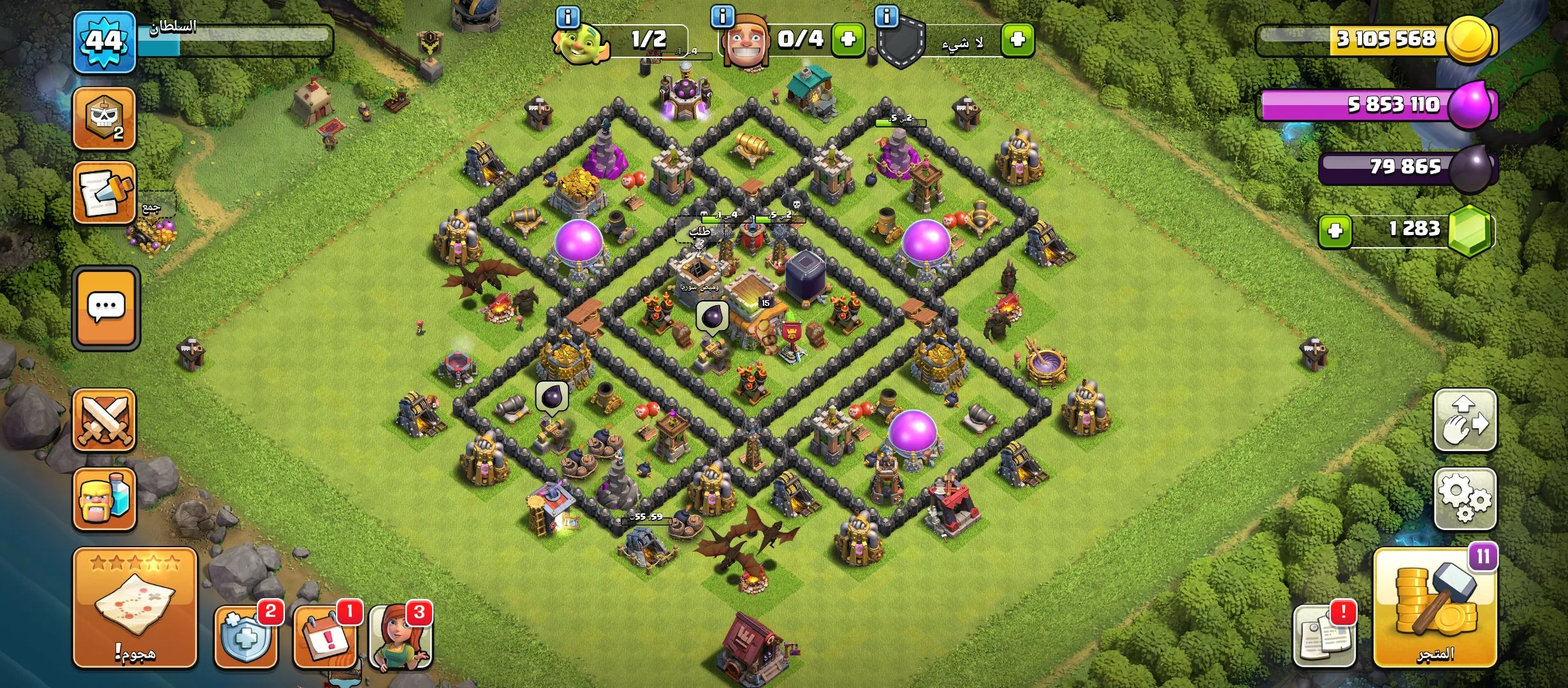
Task: Open the chat speech bubble
Action: [x=106, y=308]
